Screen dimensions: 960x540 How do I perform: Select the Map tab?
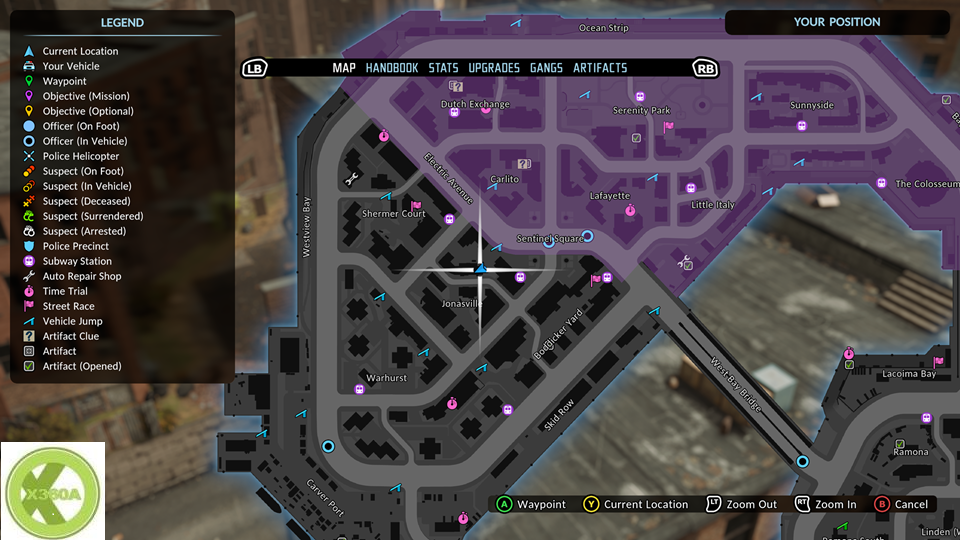pyautogui.click(x=344, y=68)
